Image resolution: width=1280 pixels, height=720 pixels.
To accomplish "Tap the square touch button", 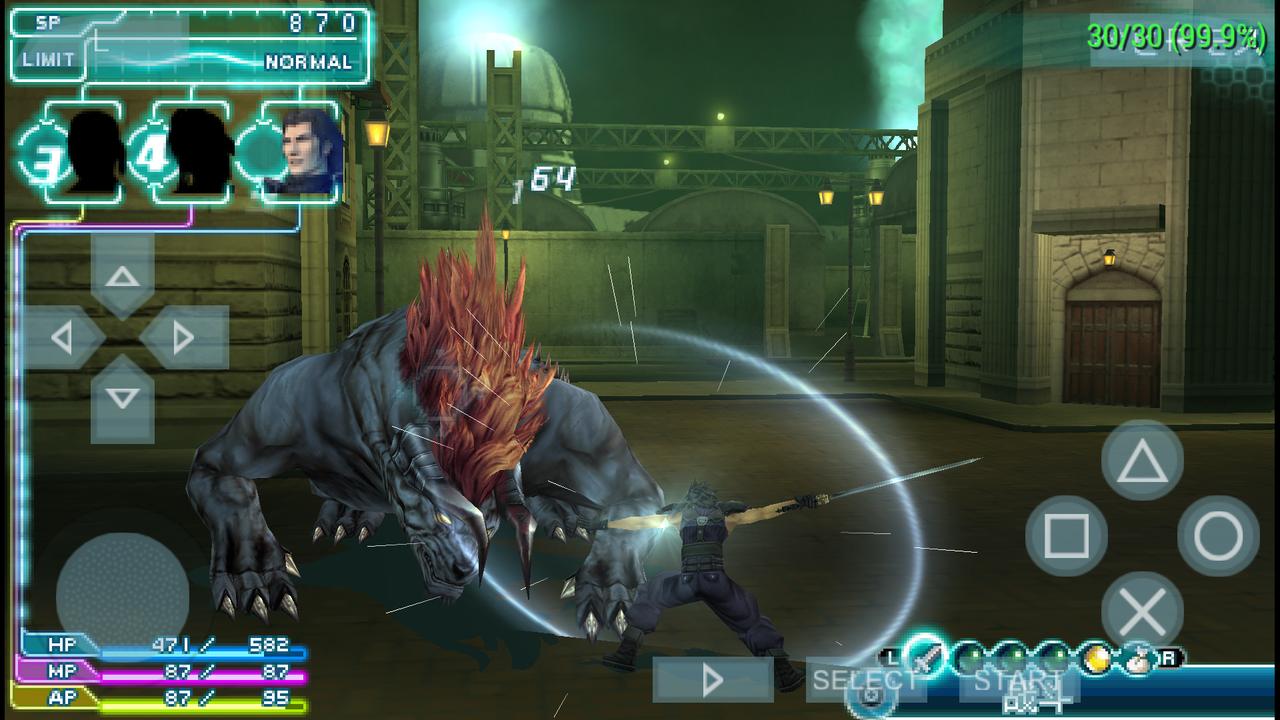I will [1066, 537].
